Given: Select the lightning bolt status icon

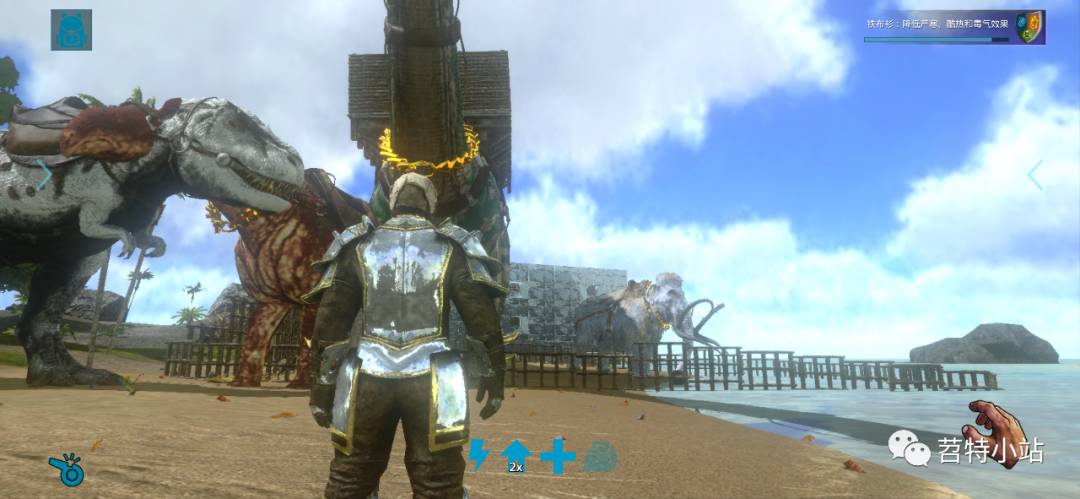Looking at the screenshot, I should (479, 455).
